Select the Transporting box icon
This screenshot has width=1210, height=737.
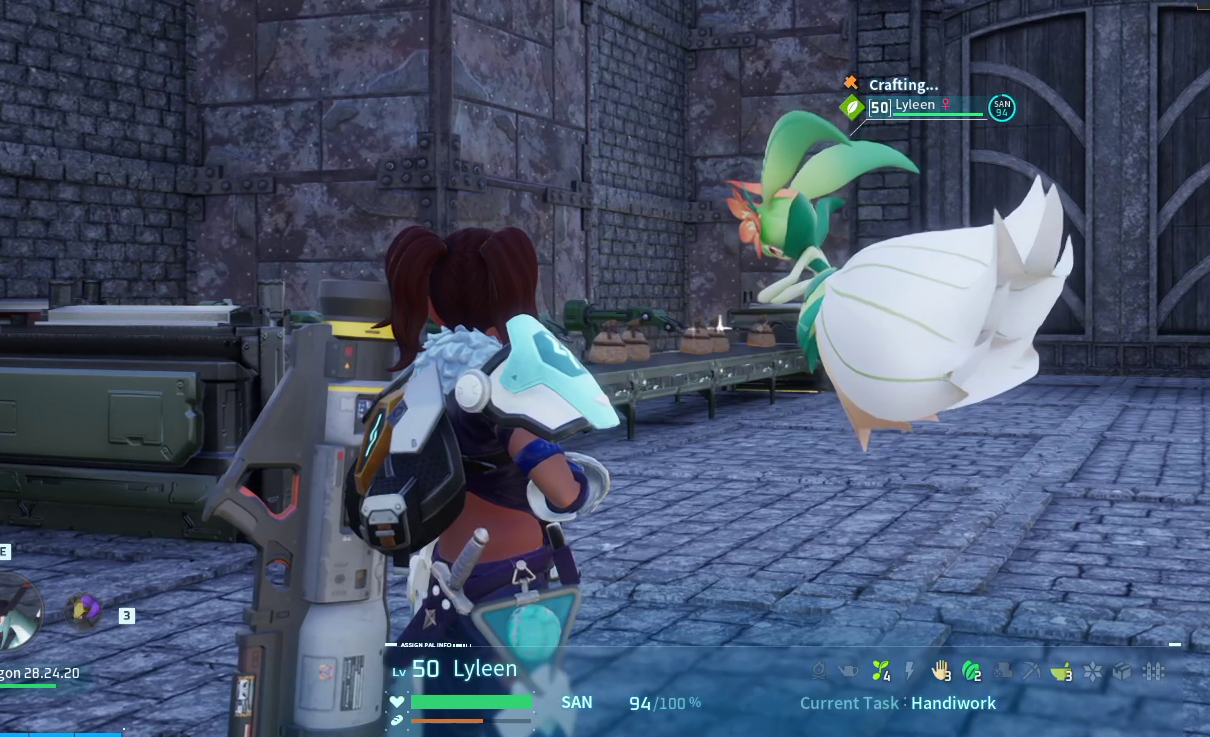pos(1122,671)
